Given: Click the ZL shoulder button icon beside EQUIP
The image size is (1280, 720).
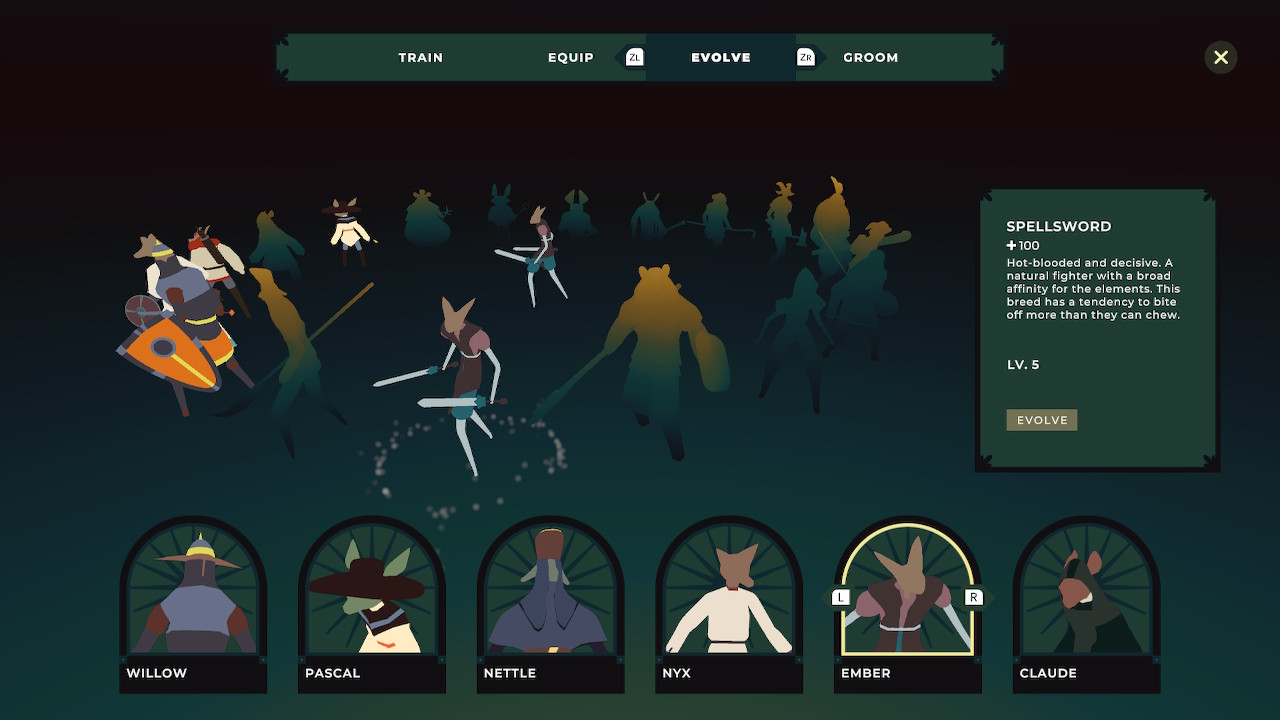Looking at the screenshot, I should tap(633, 57).
